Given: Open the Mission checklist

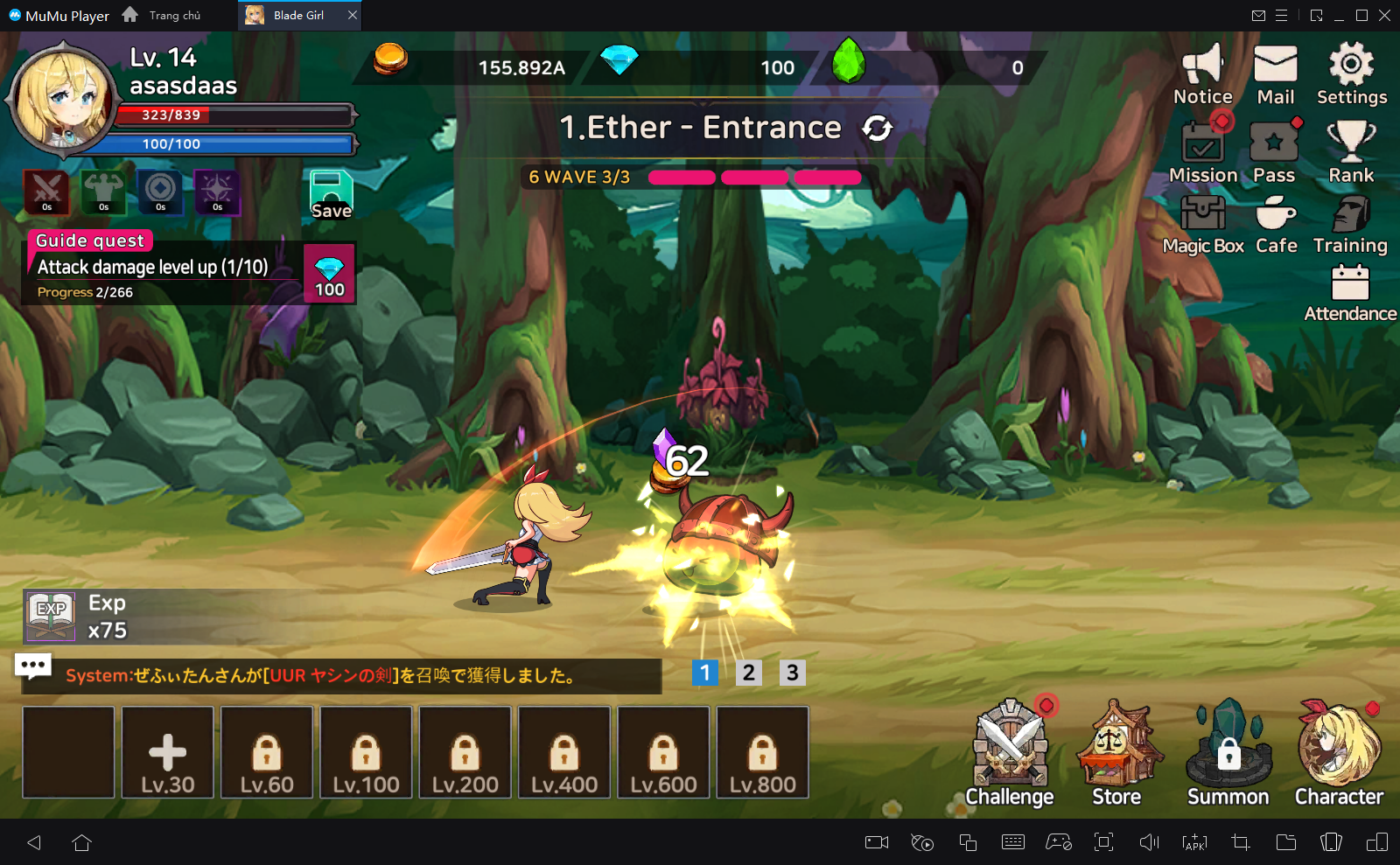Looking at the screenshot, I should click(1203, 152).
